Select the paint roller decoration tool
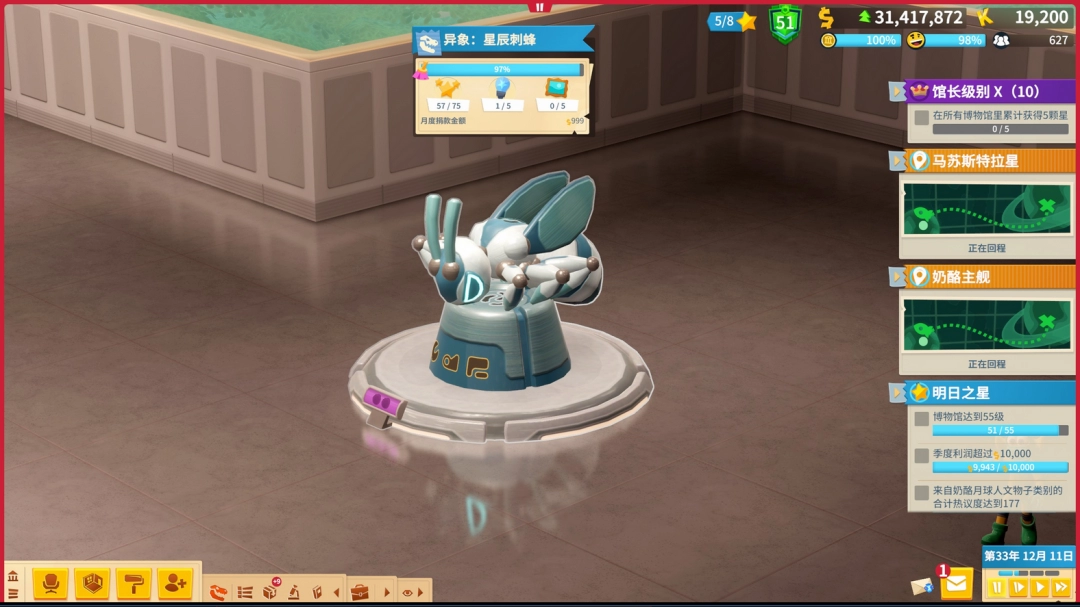Screen dimensions: 1080x607 133,582
